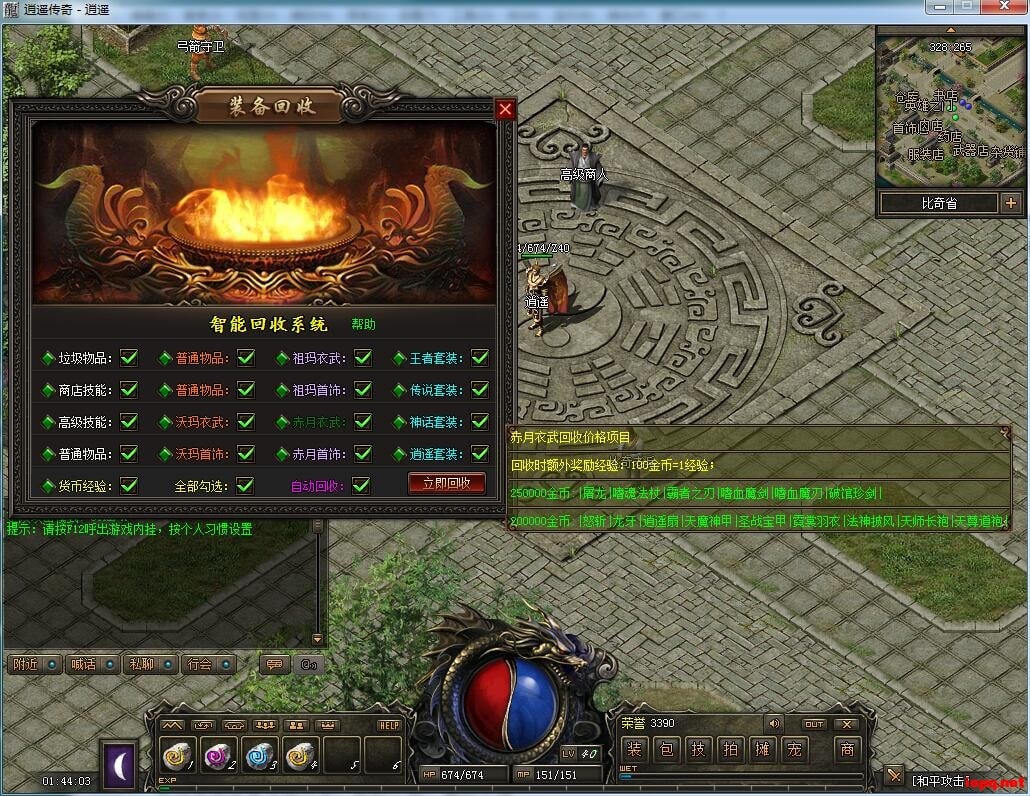Toggle the 货币经验 checkbox
Viewport: 1030px width, 796px height.
tap(129, 486)
